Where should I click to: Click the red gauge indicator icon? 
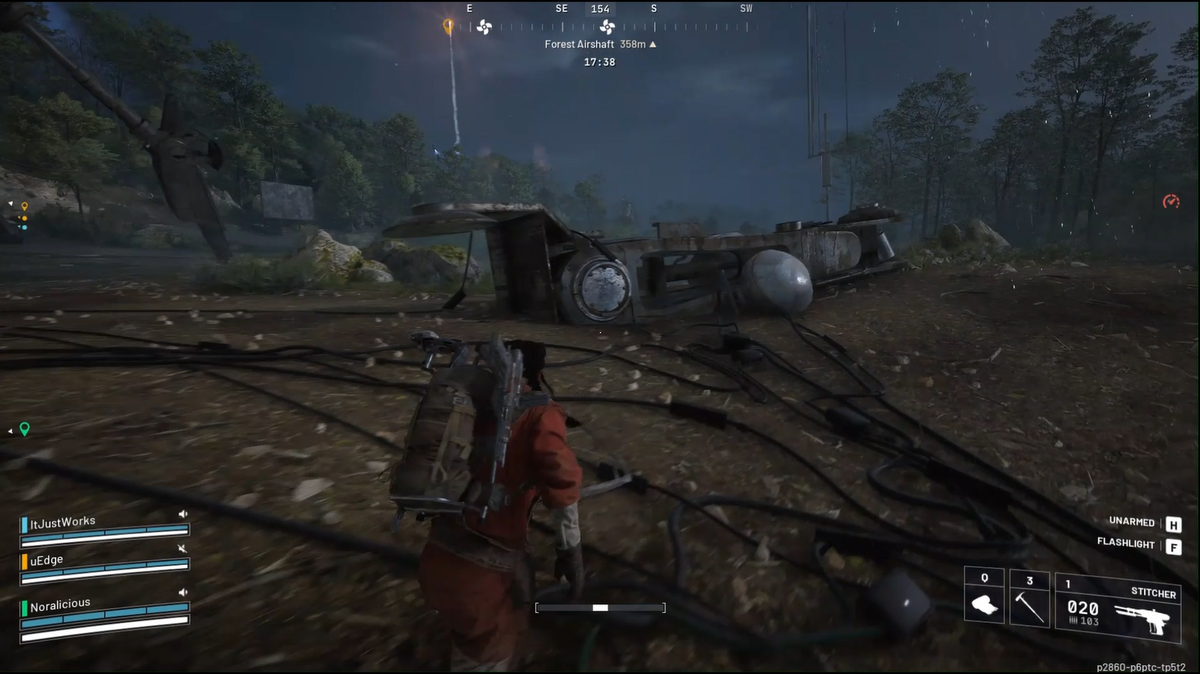click(1171, 201)
